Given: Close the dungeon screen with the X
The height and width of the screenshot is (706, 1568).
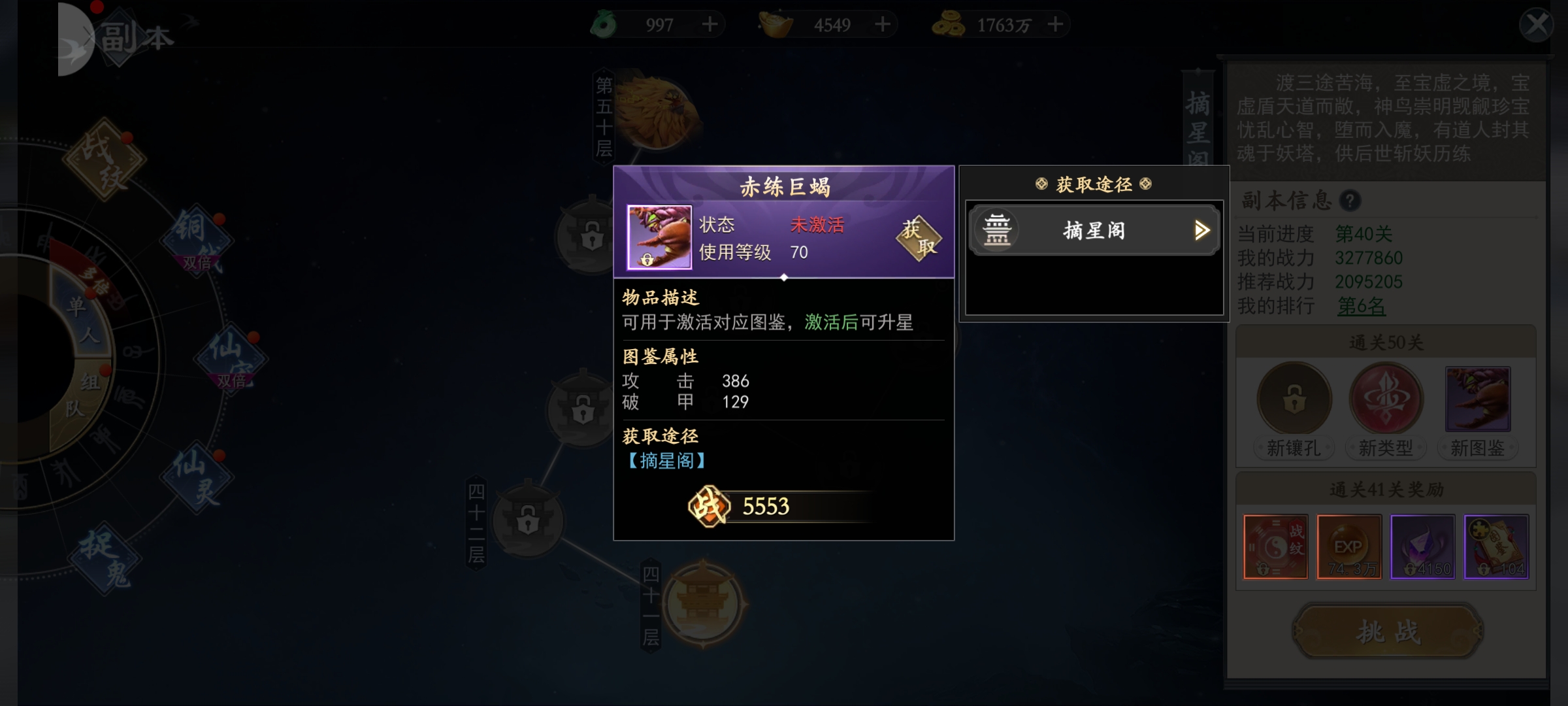Looking at the screenshot, I should point(1535,25).
